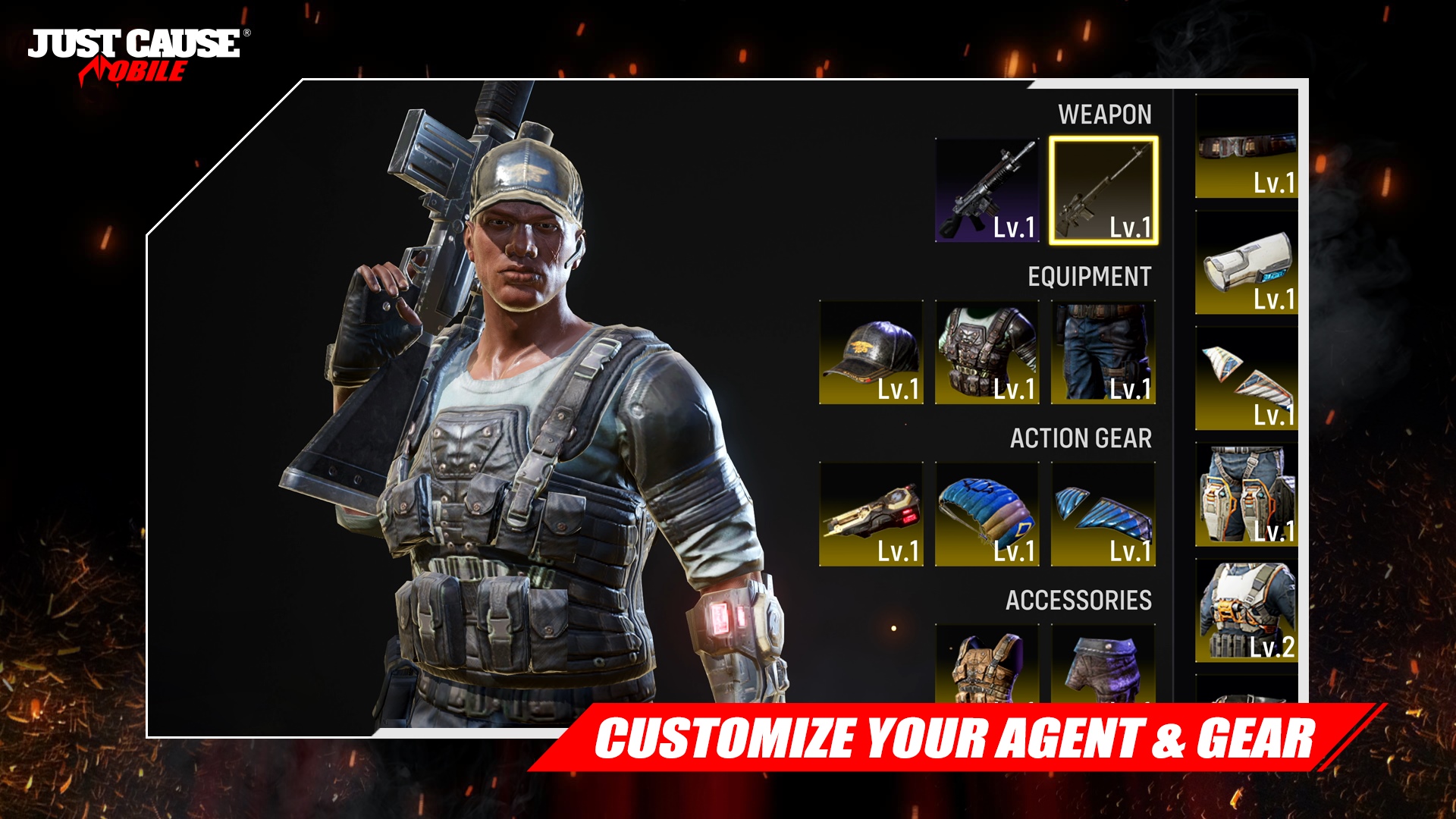
Task: Choose the blue parachute action gear
Action: [x=987, y=514]
